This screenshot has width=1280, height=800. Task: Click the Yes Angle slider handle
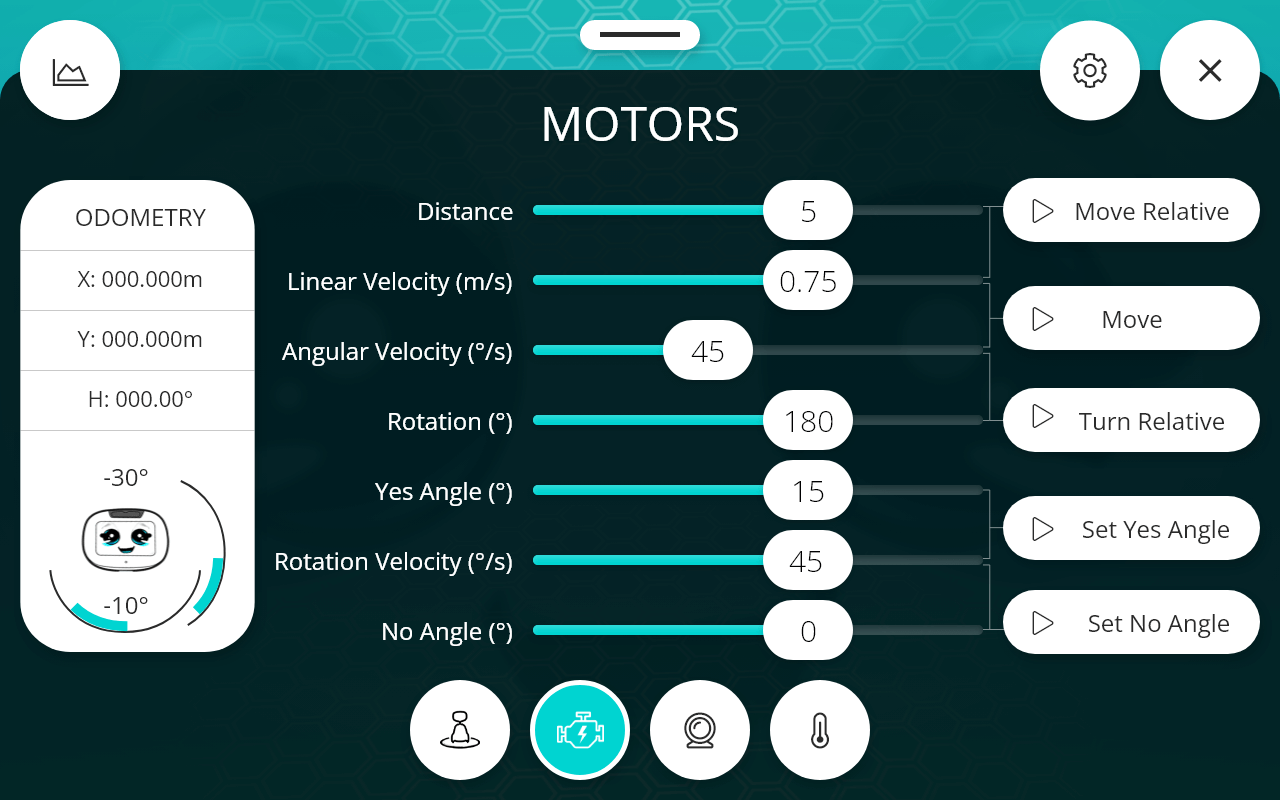(808, 491)
